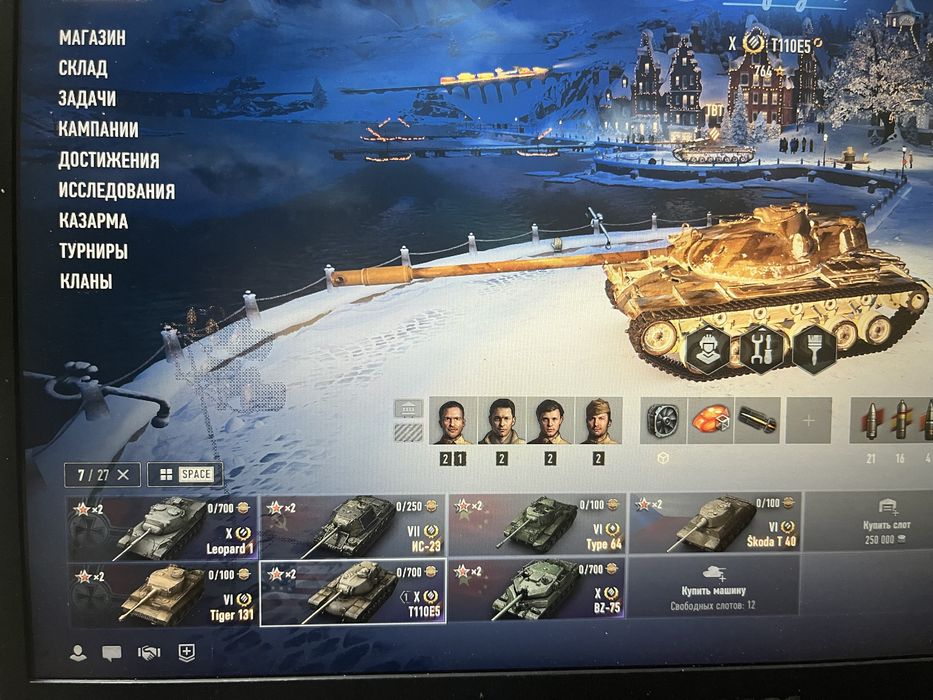Image resolution: width=933 pixels, height=700 pixels.
Task: Go to the СКЛАД depot
Action: tap(83, 68)
